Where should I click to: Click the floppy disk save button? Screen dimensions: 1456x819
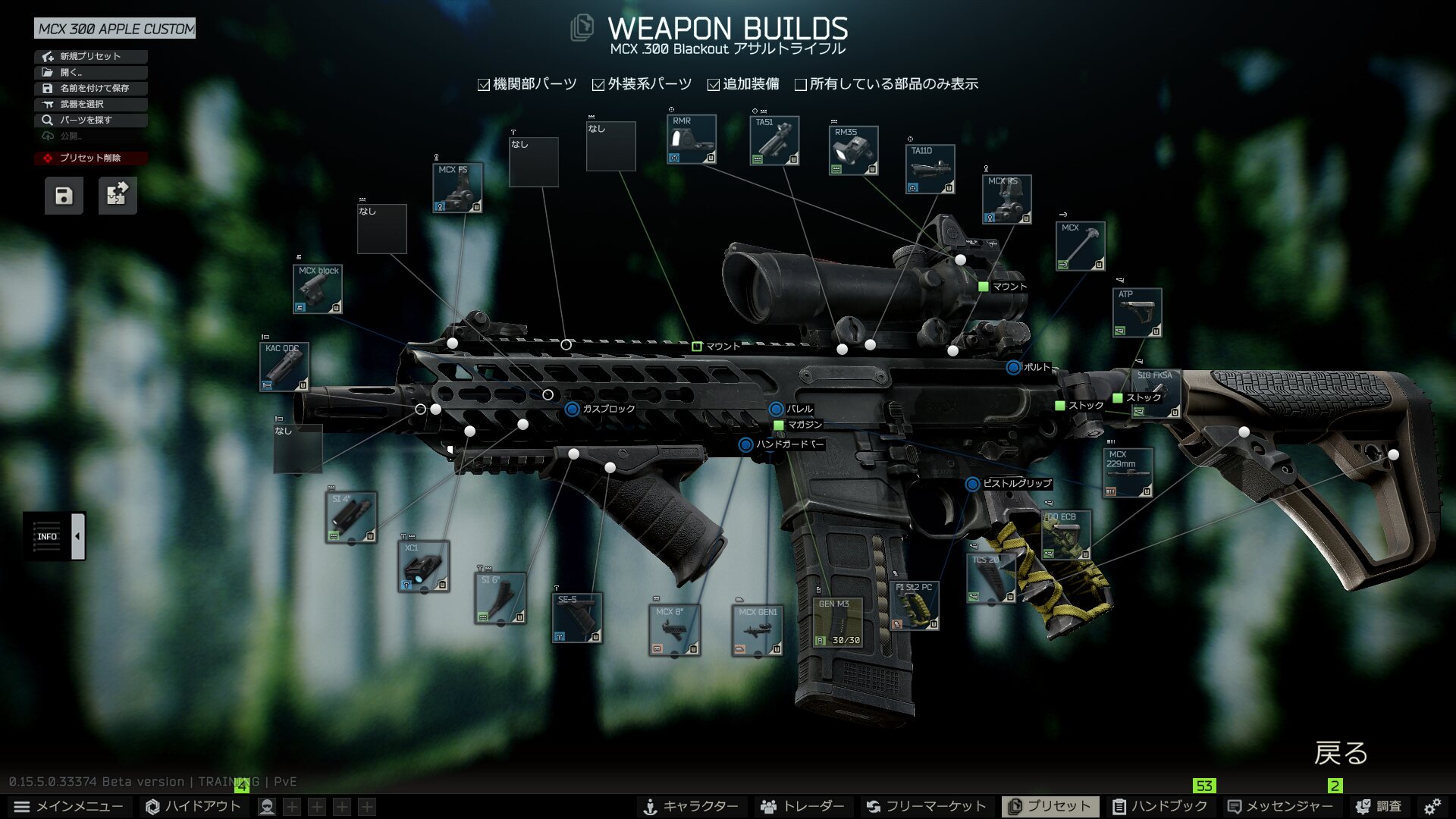pyautogui.click(x=64, y=196)
